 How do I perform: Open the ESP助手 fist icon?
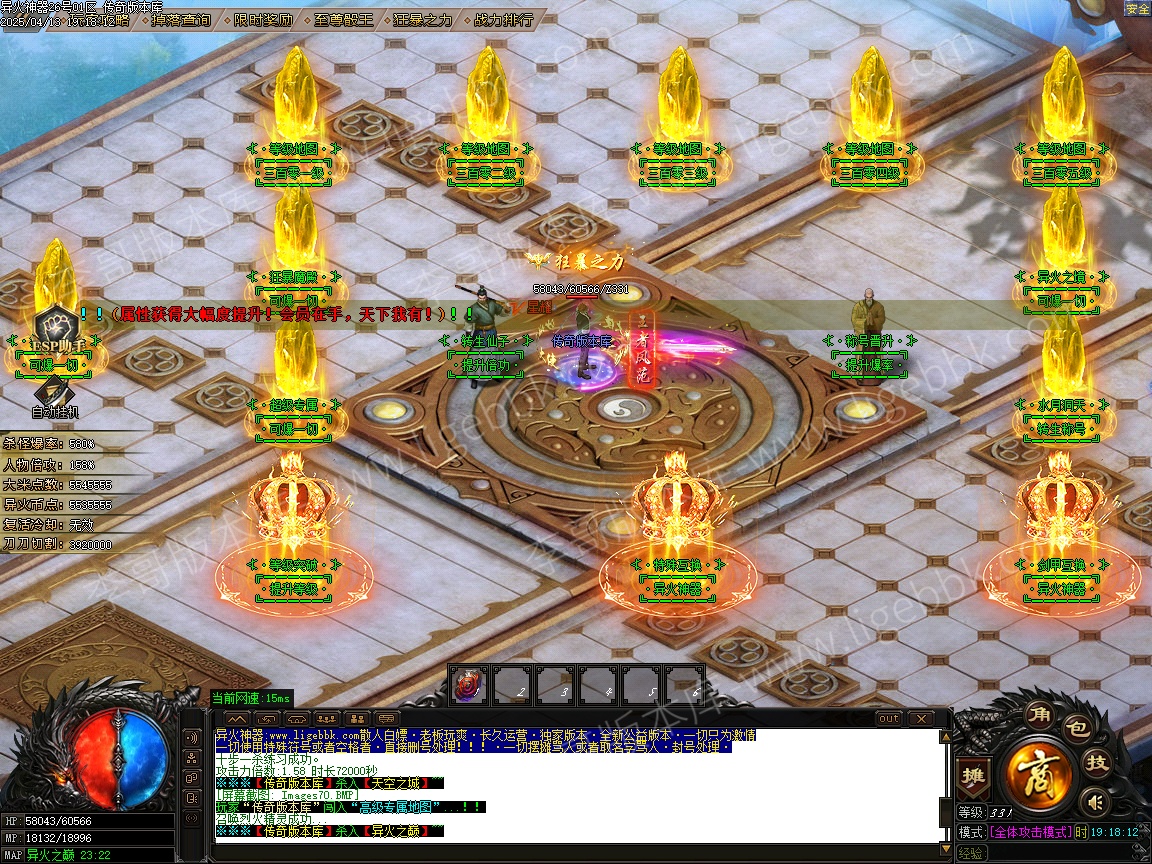click(54, 325)
